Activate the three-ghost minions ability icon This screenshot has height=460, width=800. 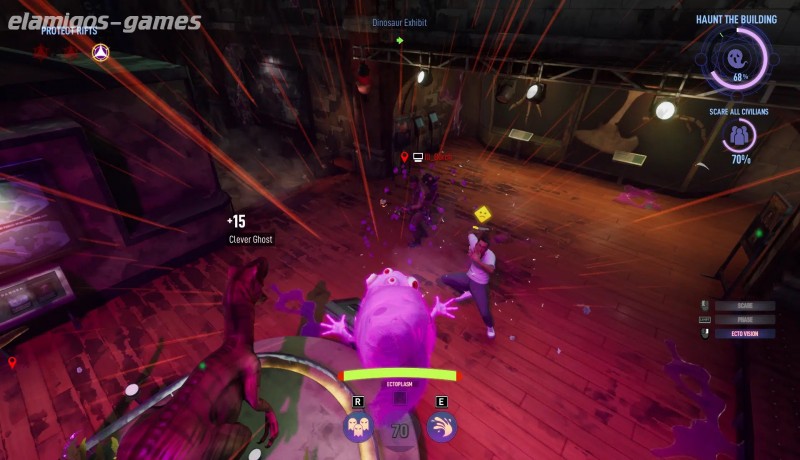pyautogui.click(x=359, y=427)
